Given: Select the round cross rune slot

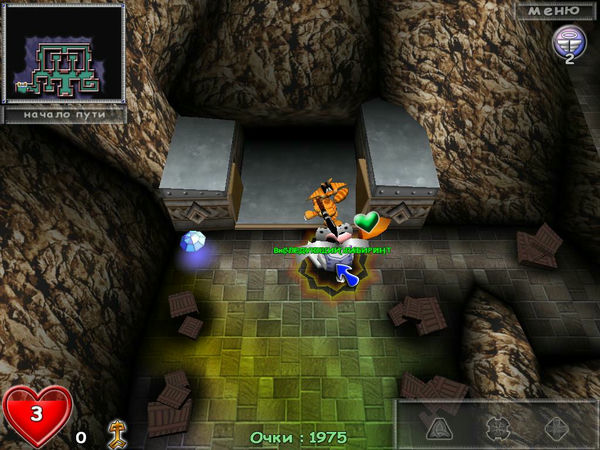Looking at the screenshot, I should (497, 427).
